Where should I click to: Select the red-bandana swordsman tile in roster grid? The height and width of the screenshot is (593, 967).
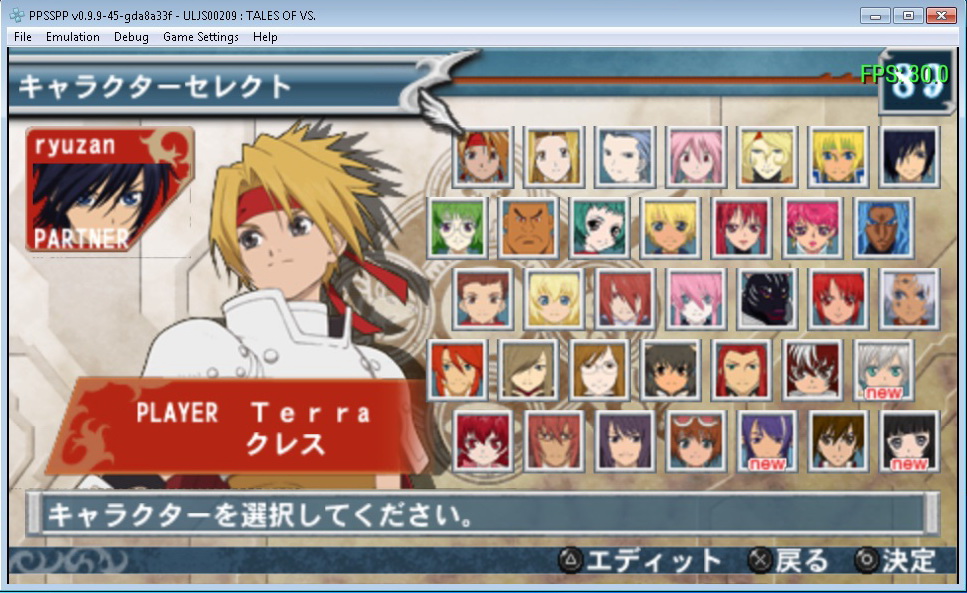pyautogui.click(x=484, y=157)
